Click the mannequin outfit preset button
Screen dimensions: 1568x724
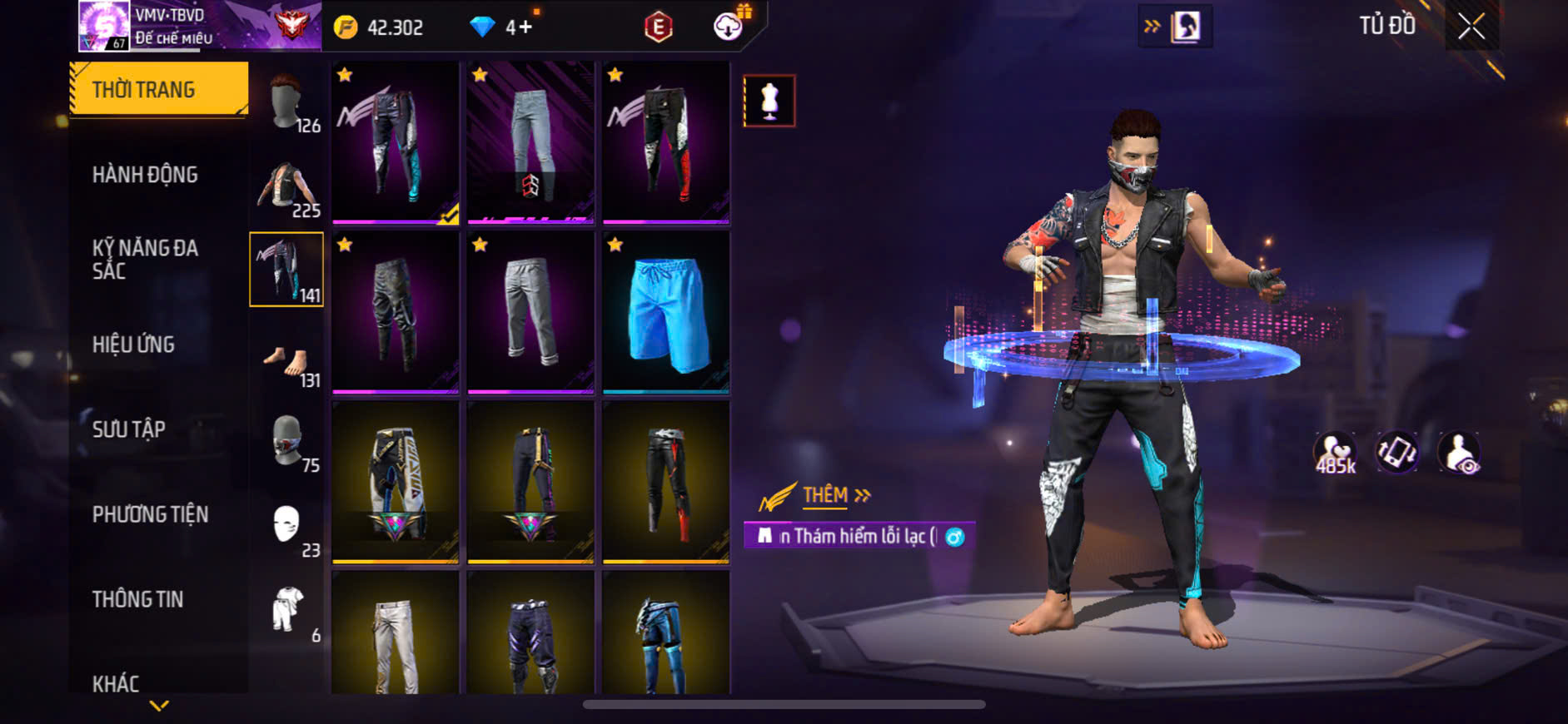[769, 101]
